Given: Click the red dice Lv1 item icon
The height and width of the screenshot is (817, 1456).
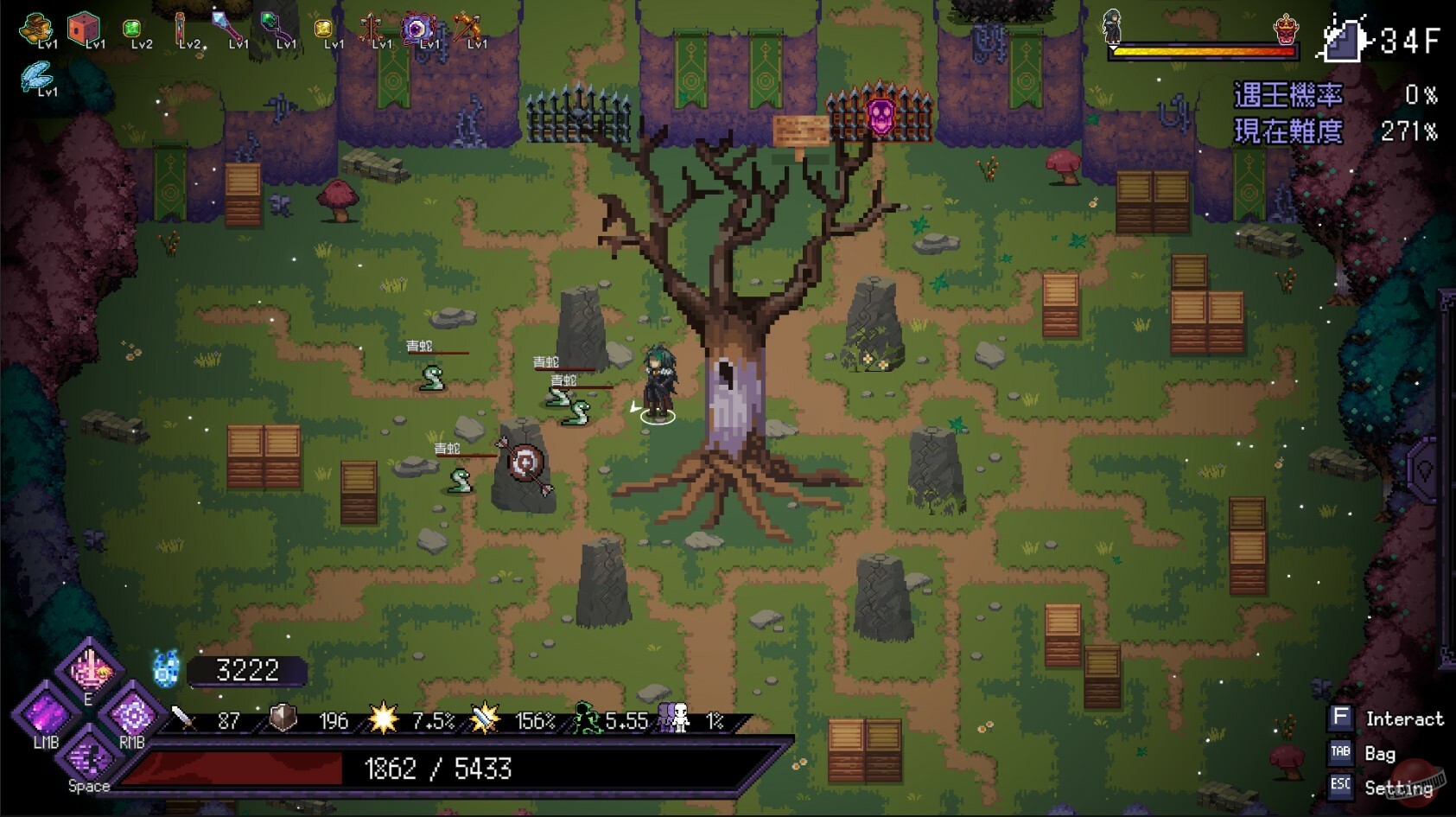Looking at the screenshot, I should (x=83, y=27).
